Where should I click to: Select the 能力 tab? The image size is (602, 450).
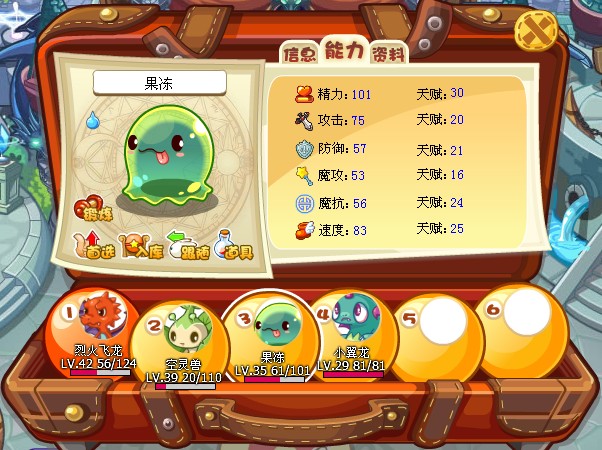click(344, 51)
